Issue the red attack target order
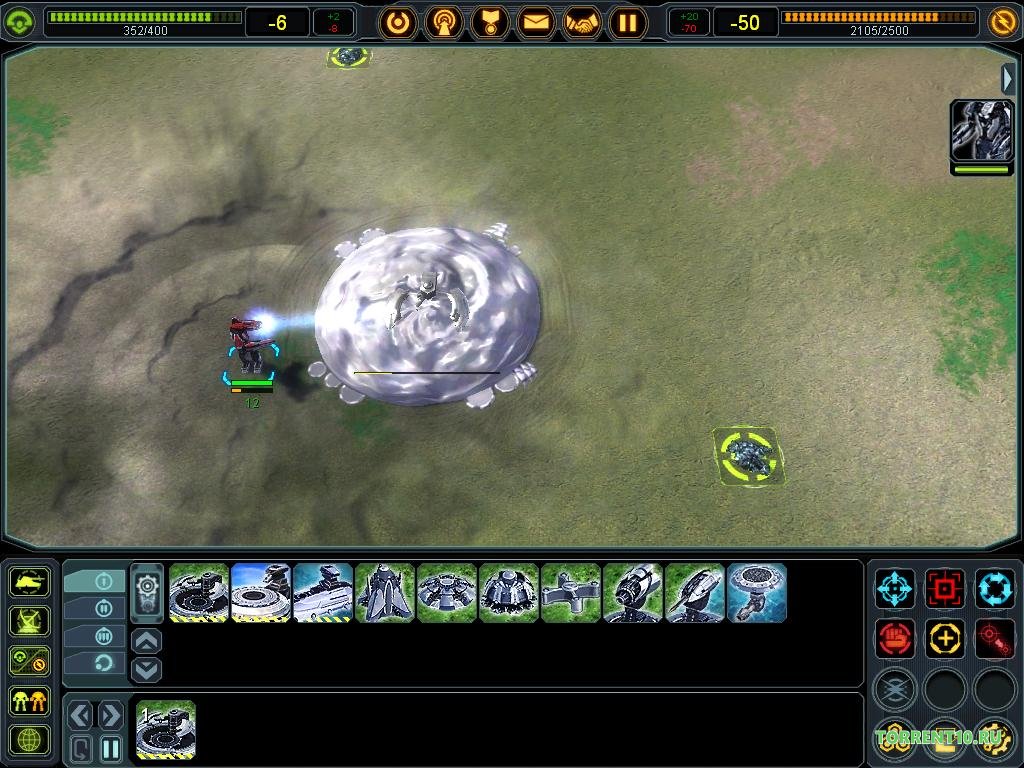Viewport: 1024px width, 768px height. (944, 586)
